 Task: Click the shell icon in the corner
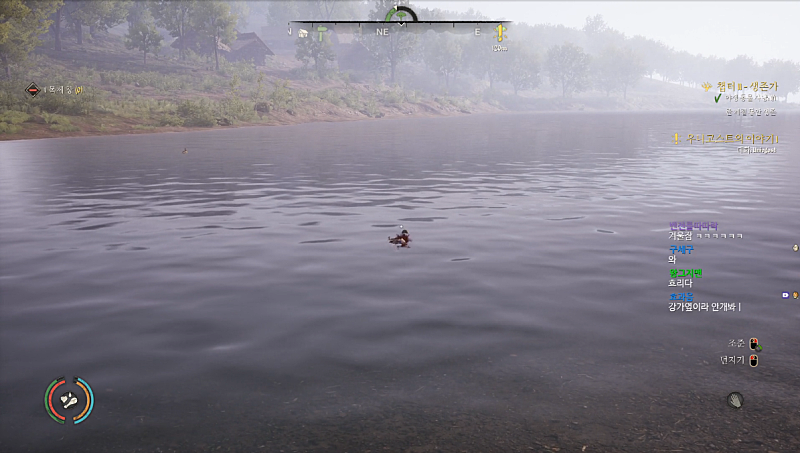click(736, 400)
